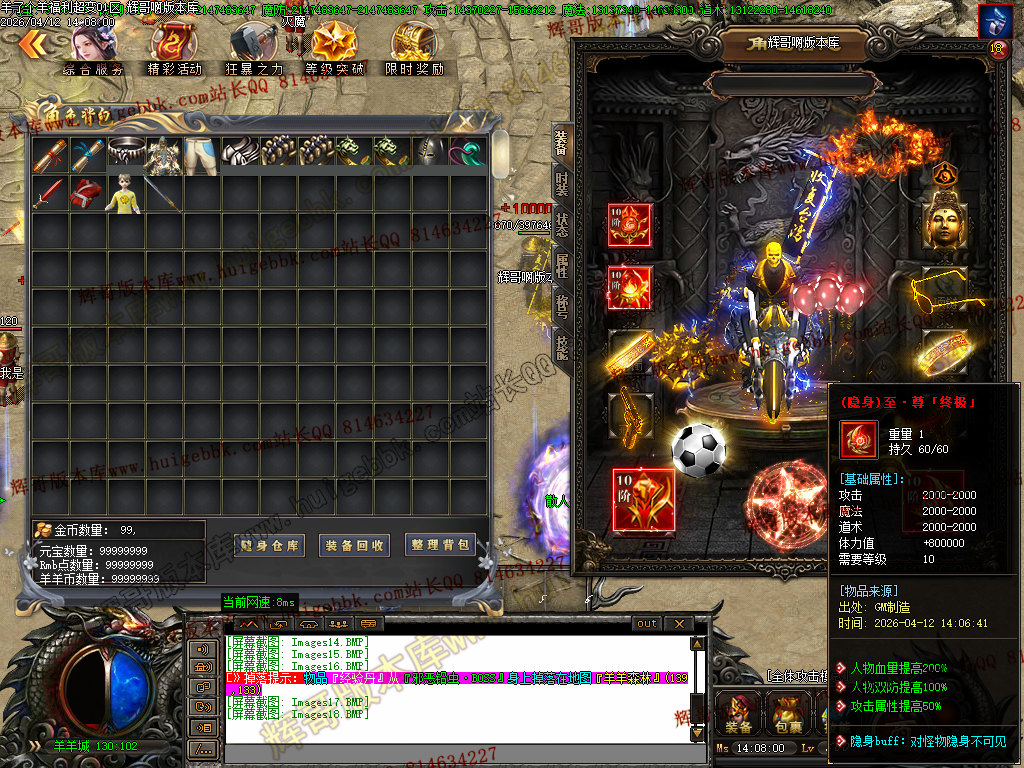
Task: Select the white trousers item in the bag
Action: (x=201, y=154)
